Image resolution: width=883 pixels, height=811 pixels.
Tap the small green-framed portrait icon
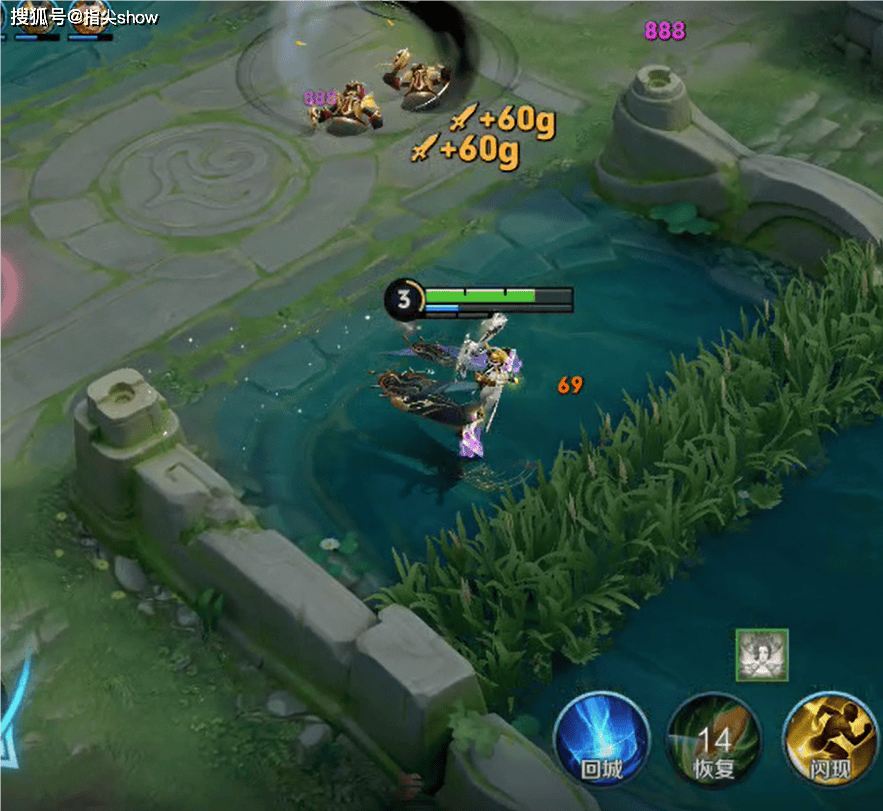click(x=762, y=655)
